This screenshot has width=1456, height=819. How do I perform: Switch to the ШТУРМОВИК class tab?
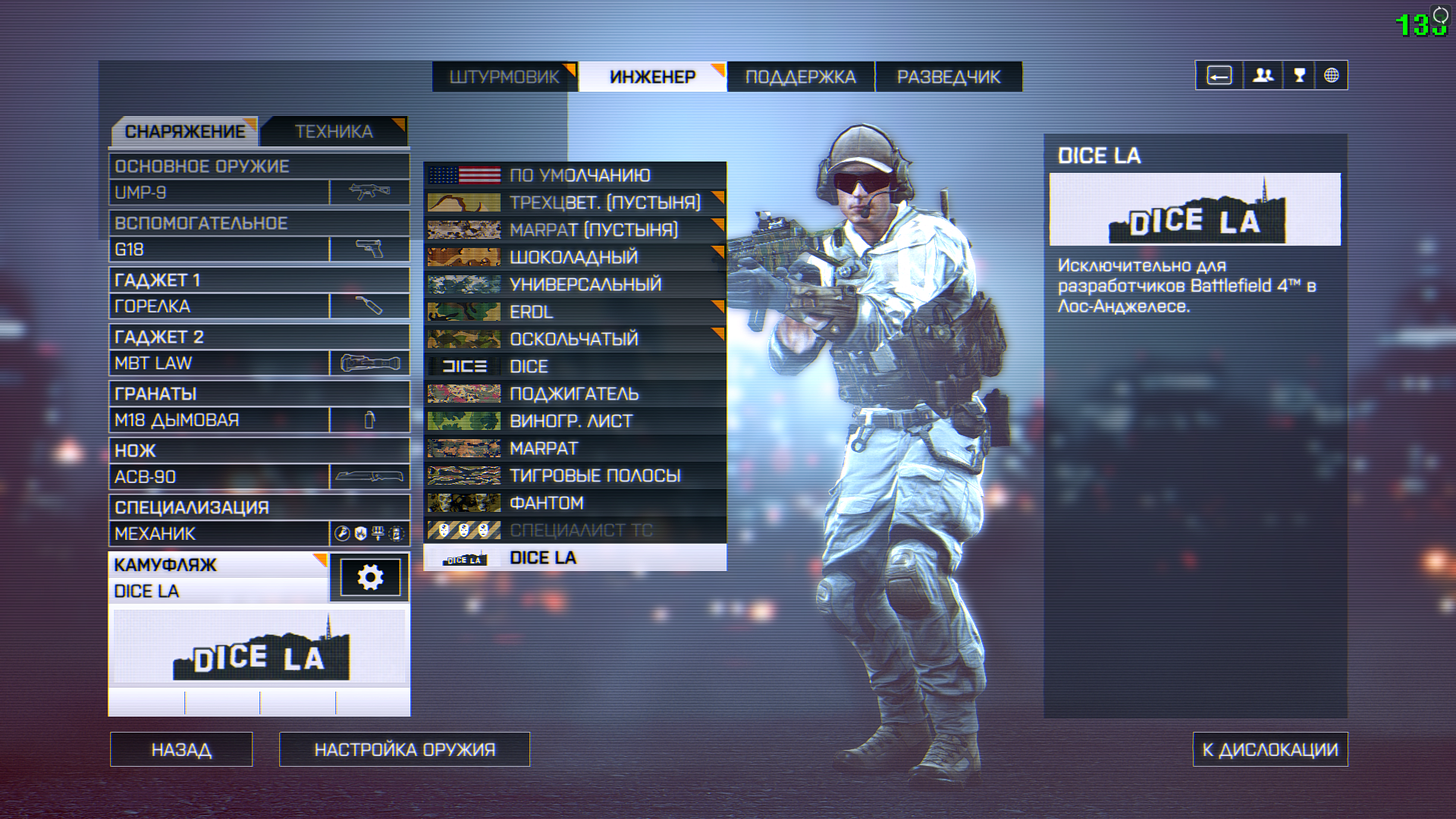[x=504, y=77]
